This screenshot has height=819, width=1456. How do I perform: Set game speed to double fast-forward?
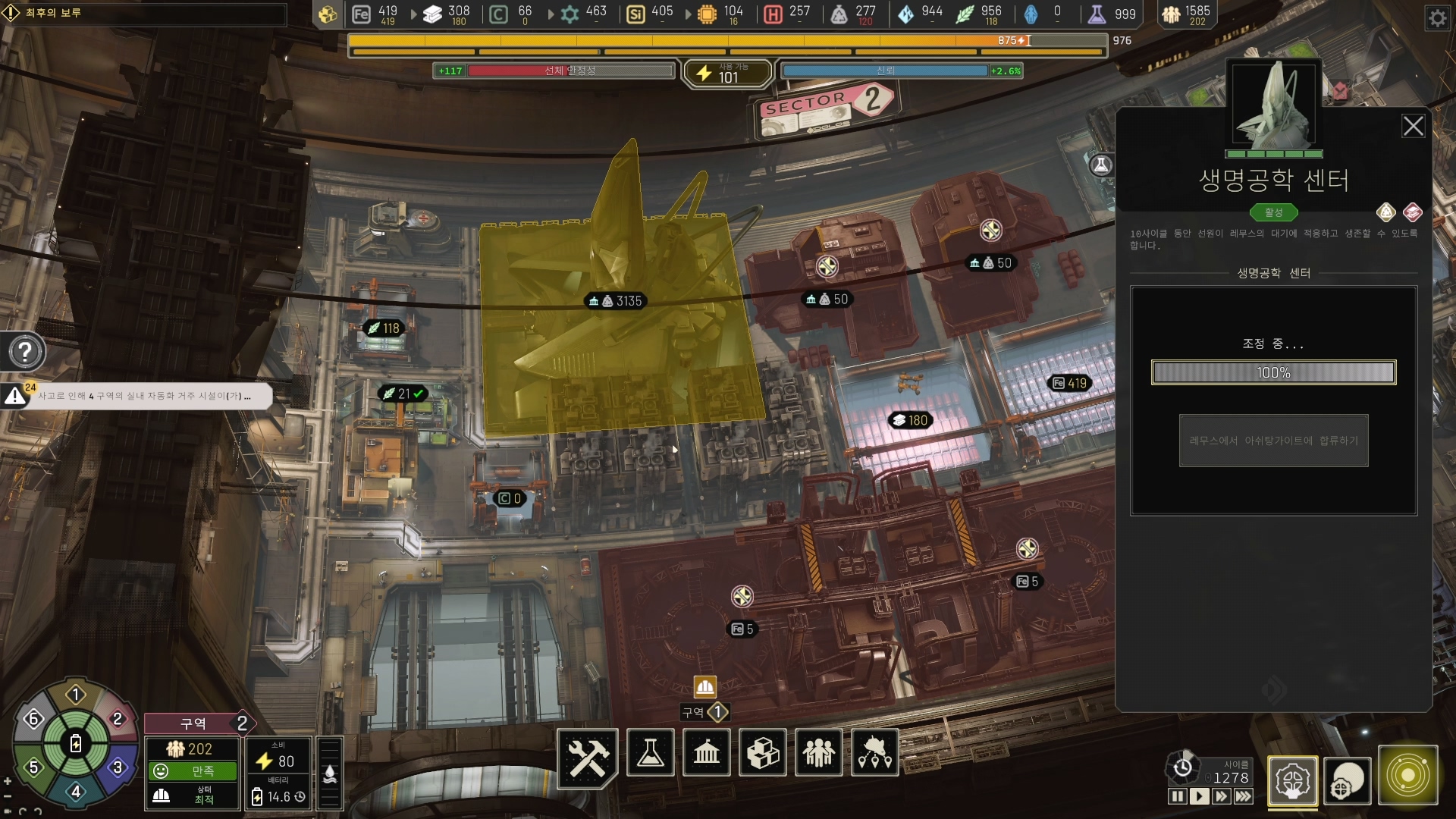point(1221,796)
